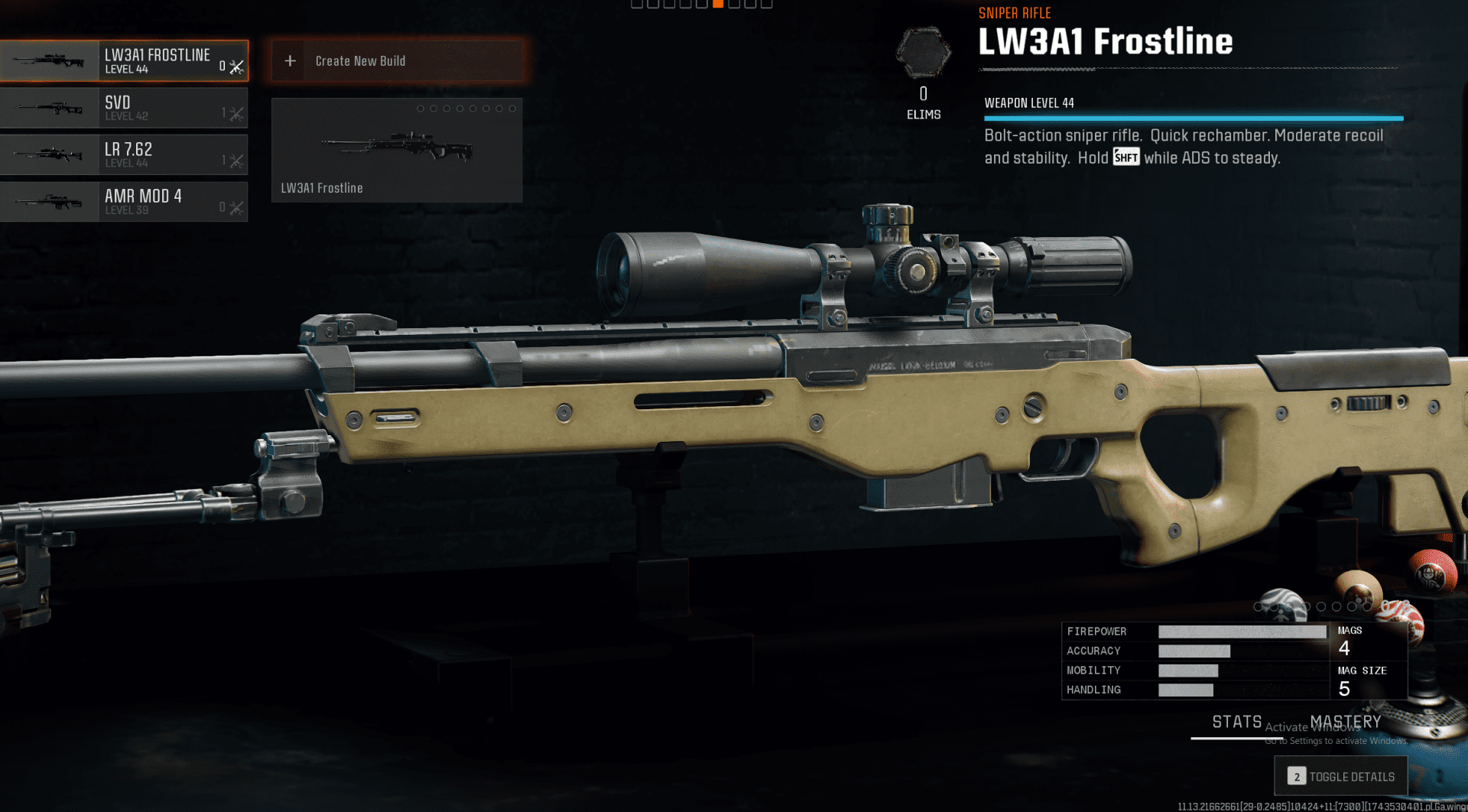Select the LW3A1 Frostline weapon row
Image resolution: width=1468 pixels, height=812 pixels.
pyautogui.click(x=124, y=61)
